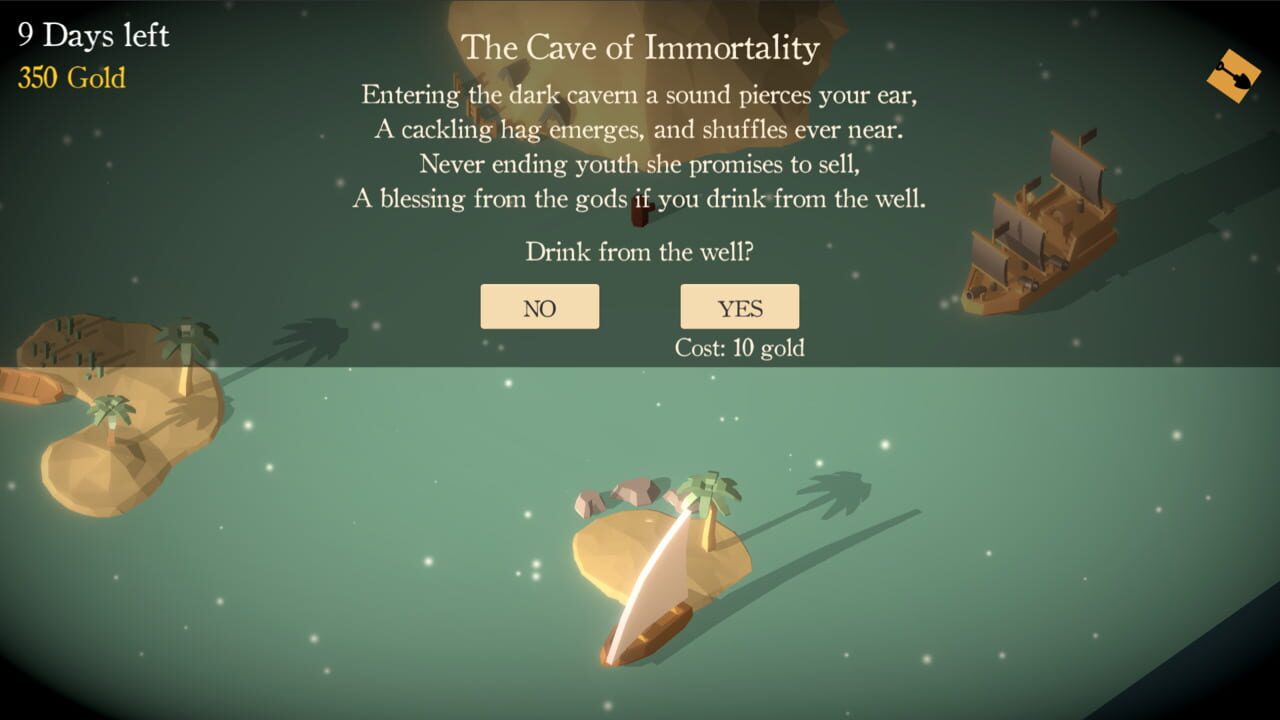
Task: Decline the hag's offer by clicking NO
Action: tap(540, 307)
